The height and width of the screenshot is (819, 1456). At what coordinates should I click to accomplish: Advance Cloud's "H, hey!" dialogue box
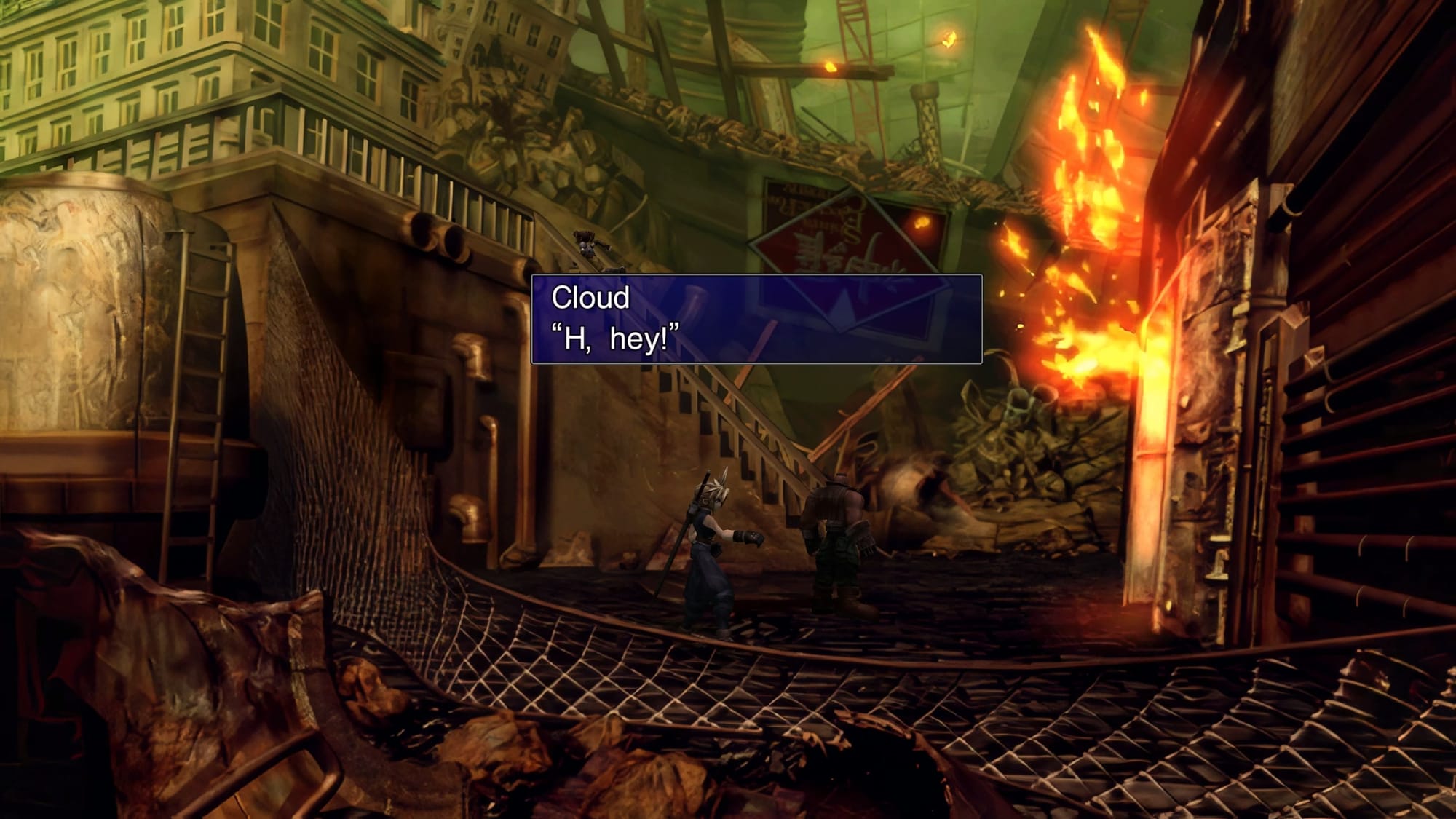coord(756,319)
